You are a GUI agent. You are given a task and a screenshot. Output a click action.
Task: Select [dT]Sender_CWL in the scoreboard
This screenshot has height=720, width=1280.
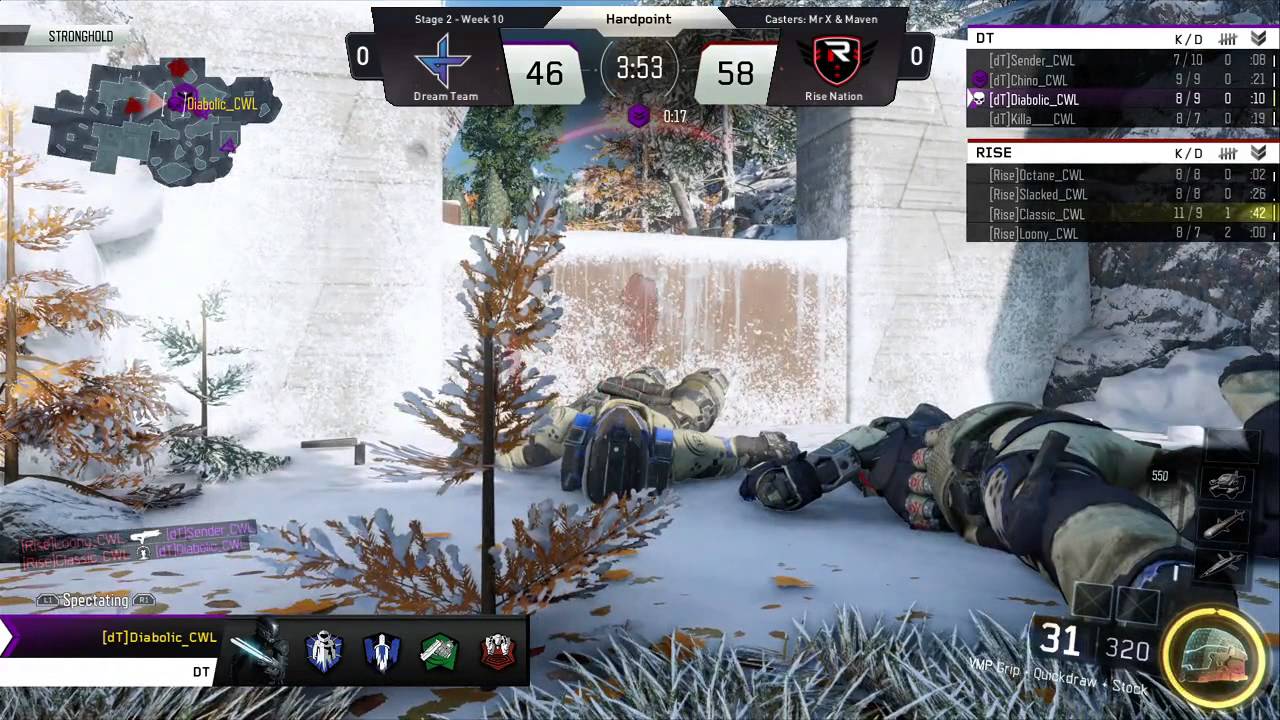pyautogui.click(x=1031, y=61)
